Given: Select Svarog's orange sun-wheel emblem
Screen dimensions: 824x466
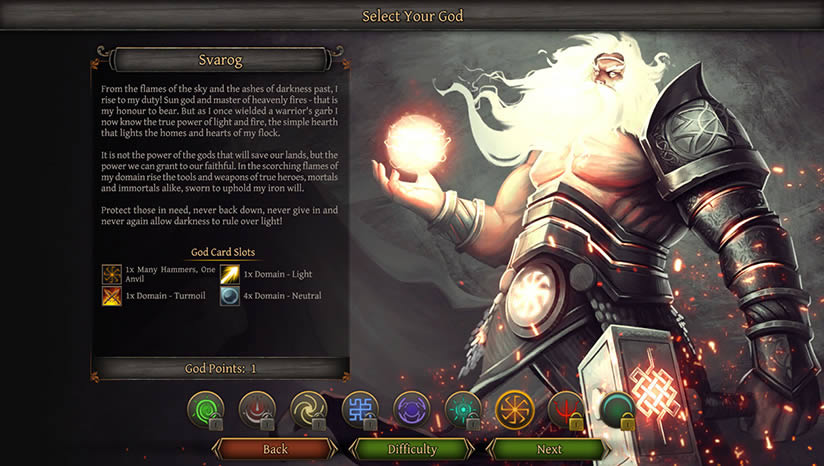Looking at the screenshot, I should click(515, 409).
